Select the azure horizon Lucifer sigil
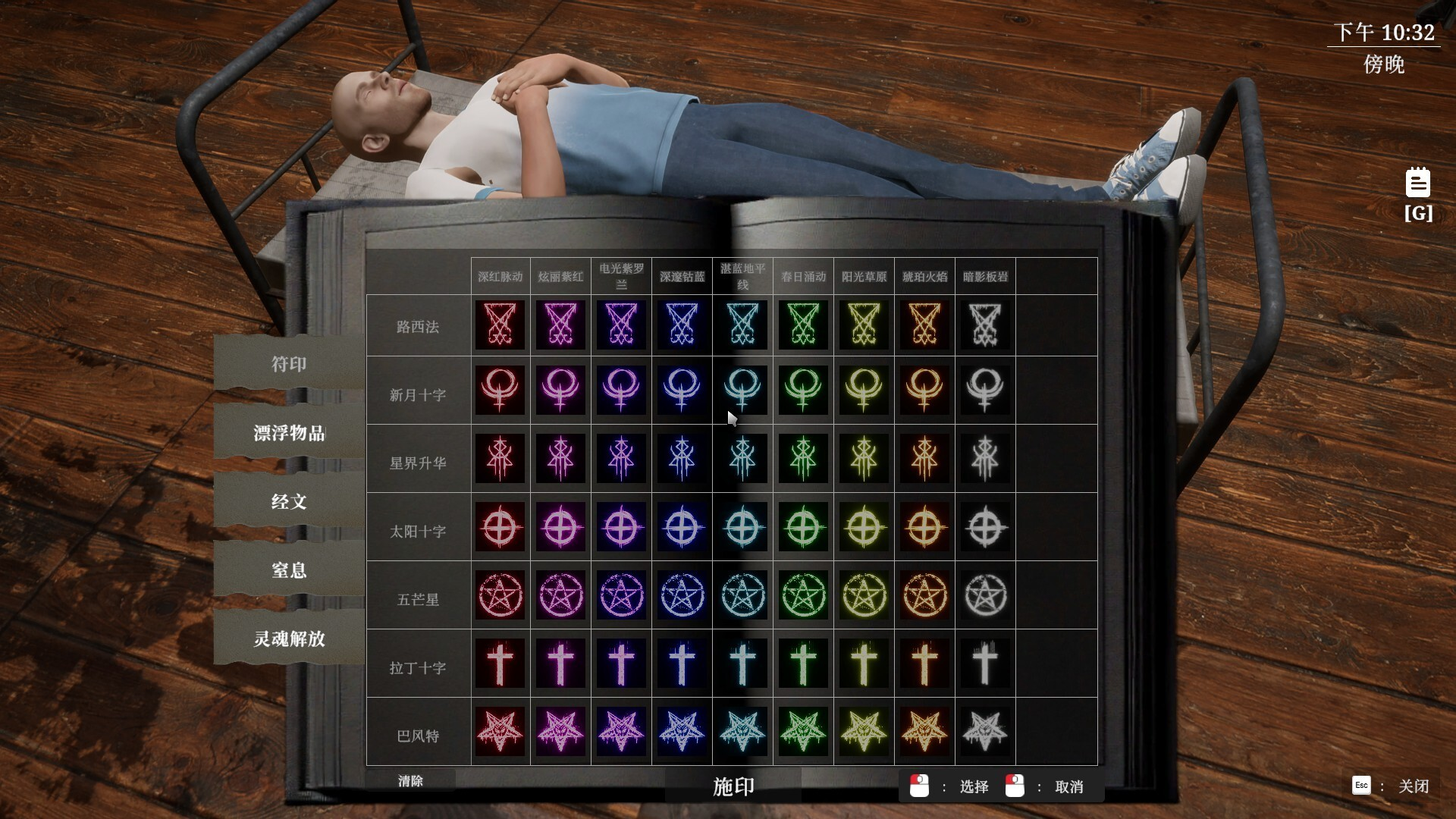This screenshot has height=819, width=1456. click(x=742, y=325)
